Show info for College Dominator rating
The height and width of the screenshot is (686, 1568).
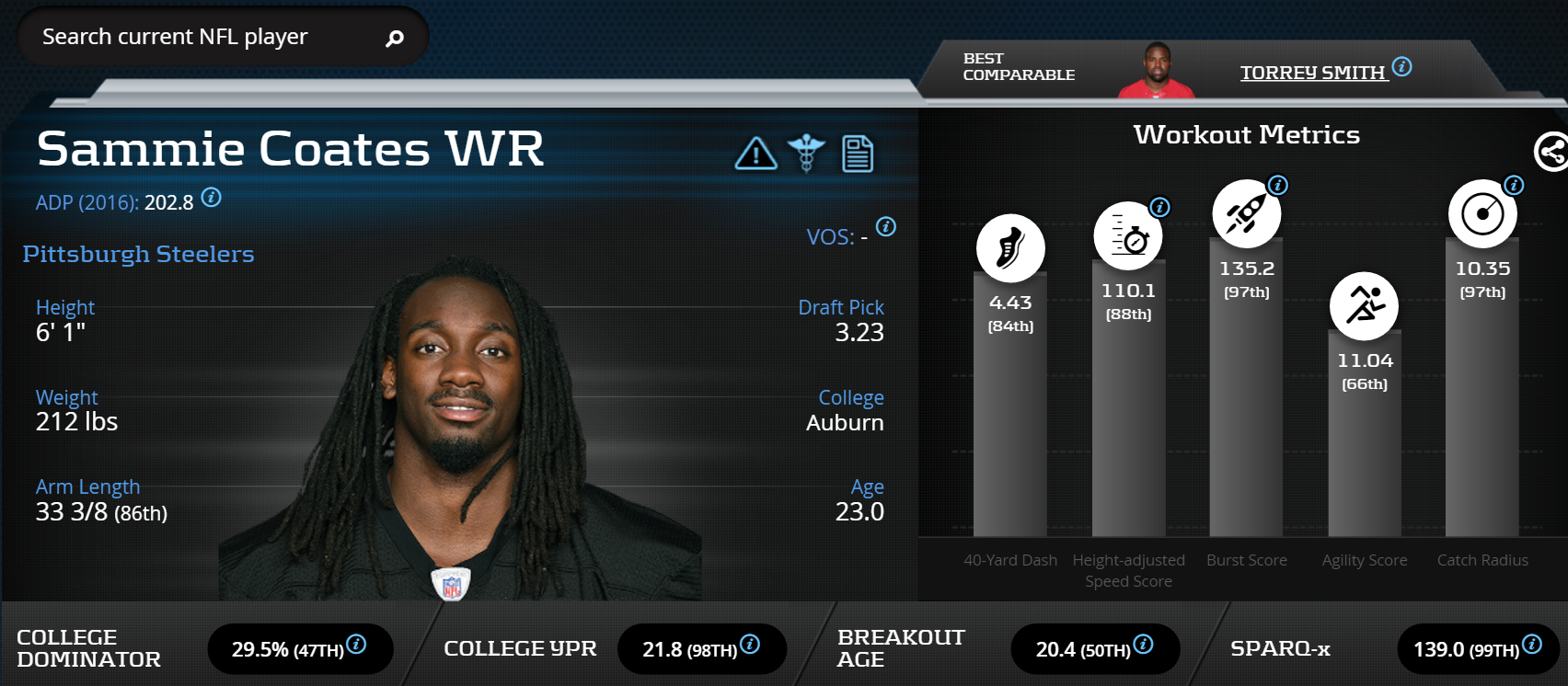click(356, 645)
